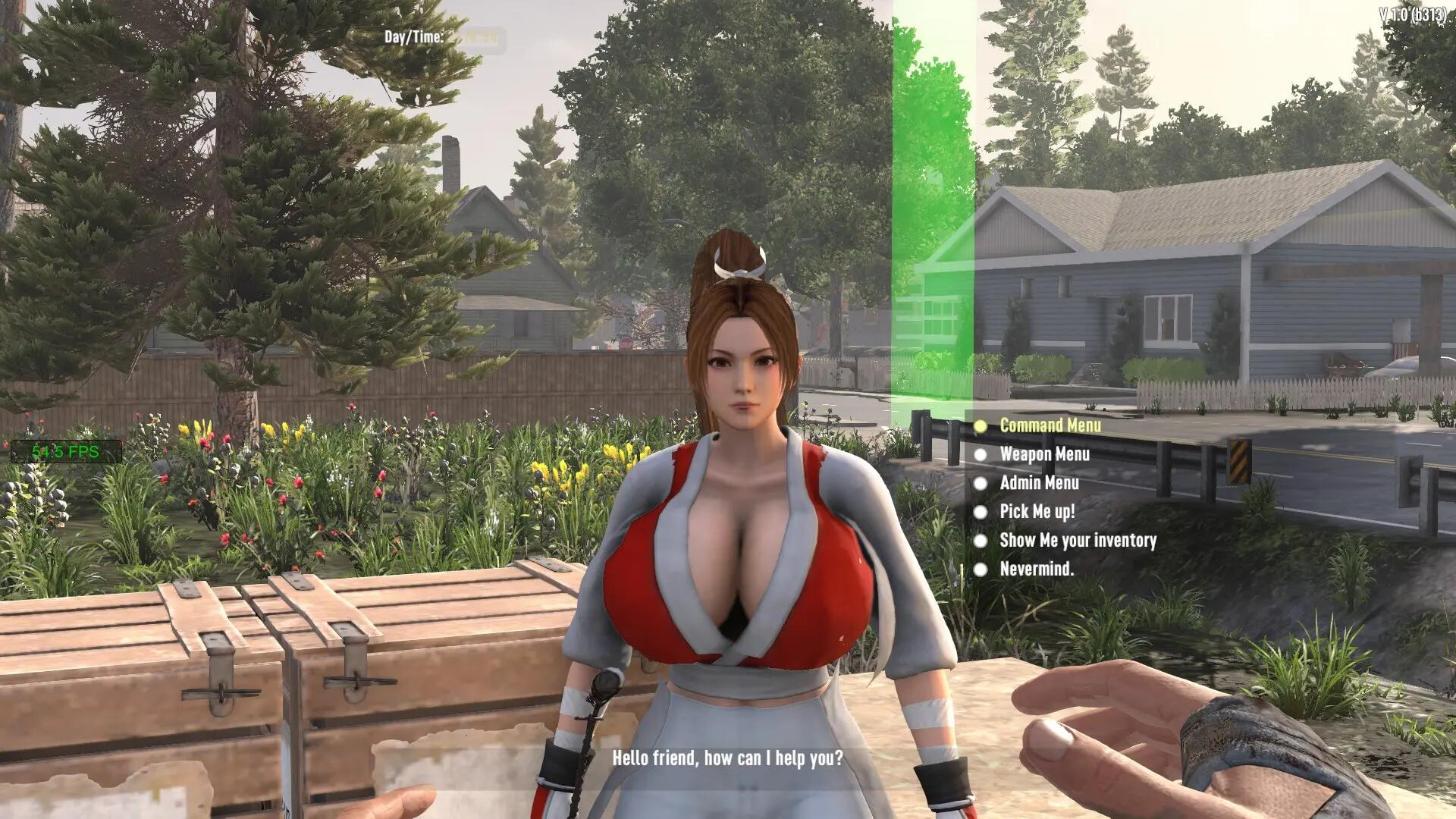Click the bullet beside Pick Me up!
The width and height of the screenshot is (1456, 819).
pyautogui.click(x=981, y=512)
